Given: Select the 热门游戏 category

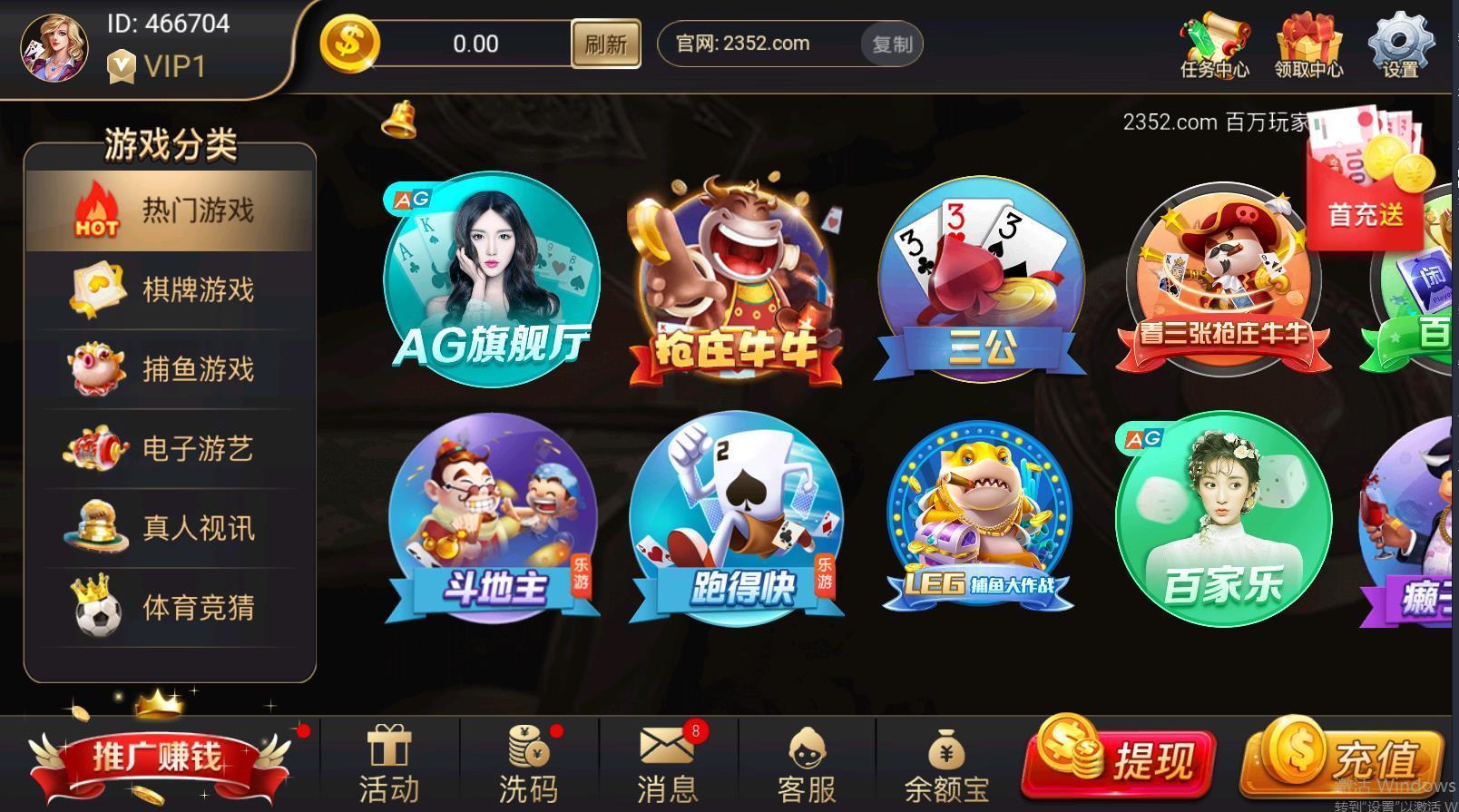Looking at the screenshot, I should coord(170,210).
